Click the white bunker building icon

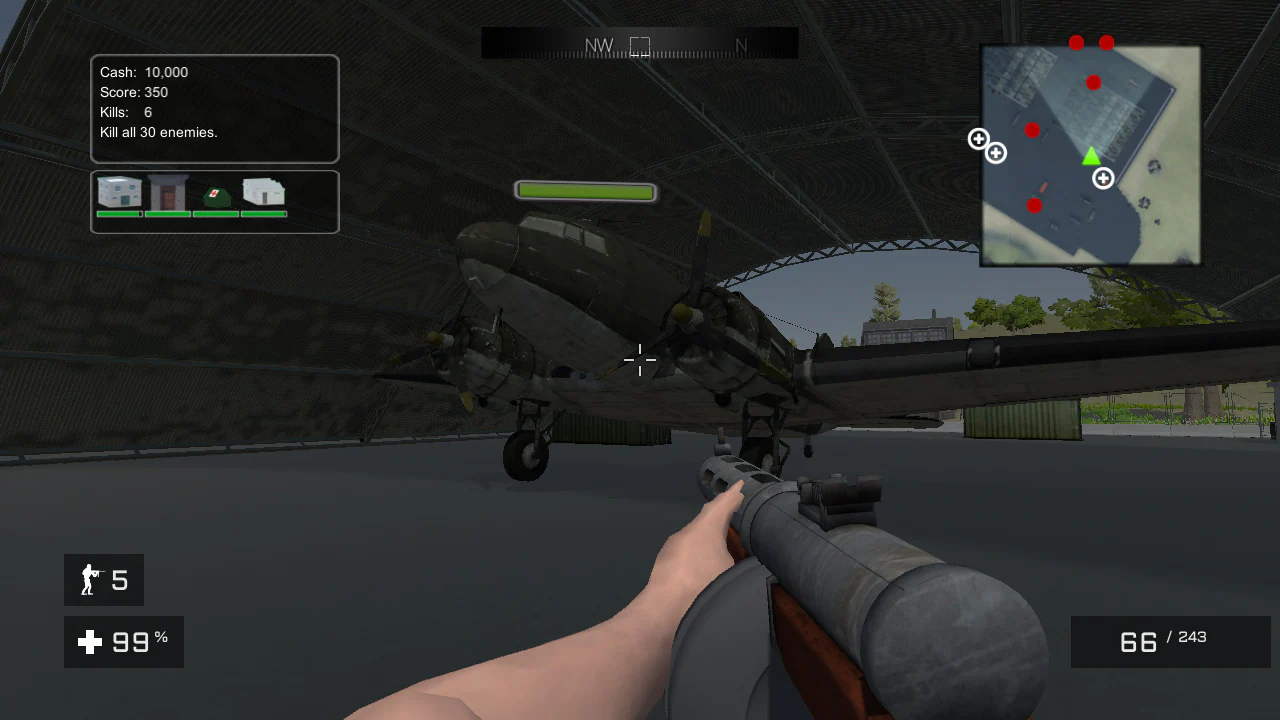(x=263, y=193)
